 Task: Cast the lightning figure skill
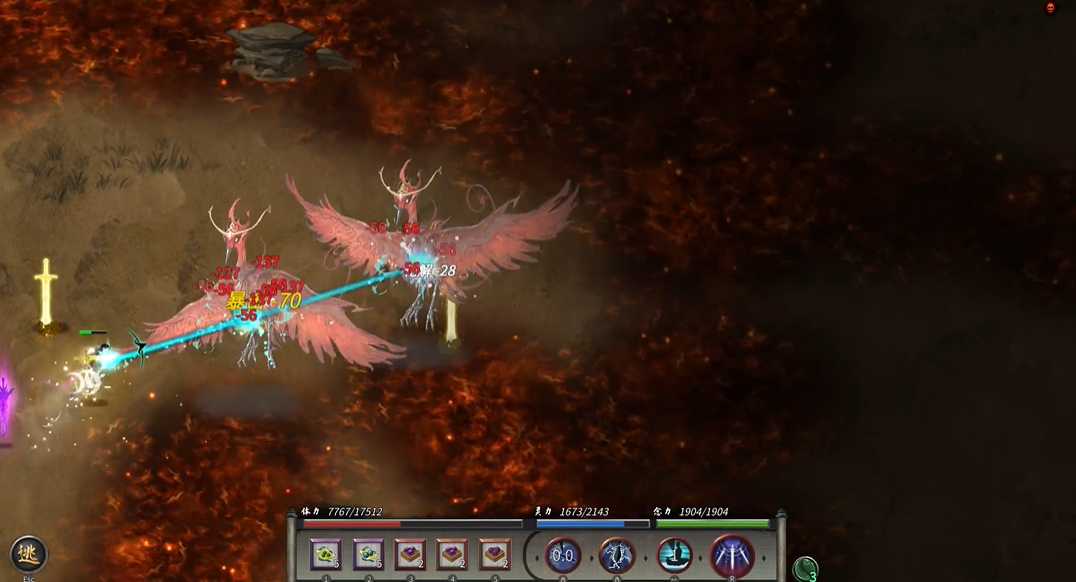(x=617, y=555)
